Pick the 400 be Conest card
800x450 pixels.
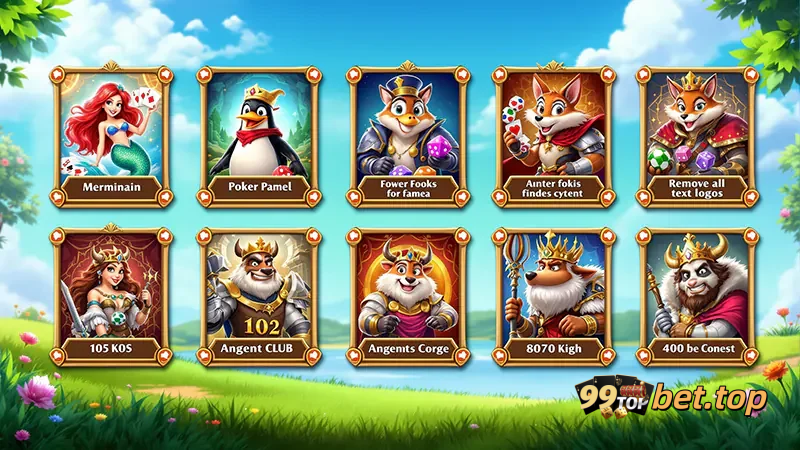coord(698,297)
